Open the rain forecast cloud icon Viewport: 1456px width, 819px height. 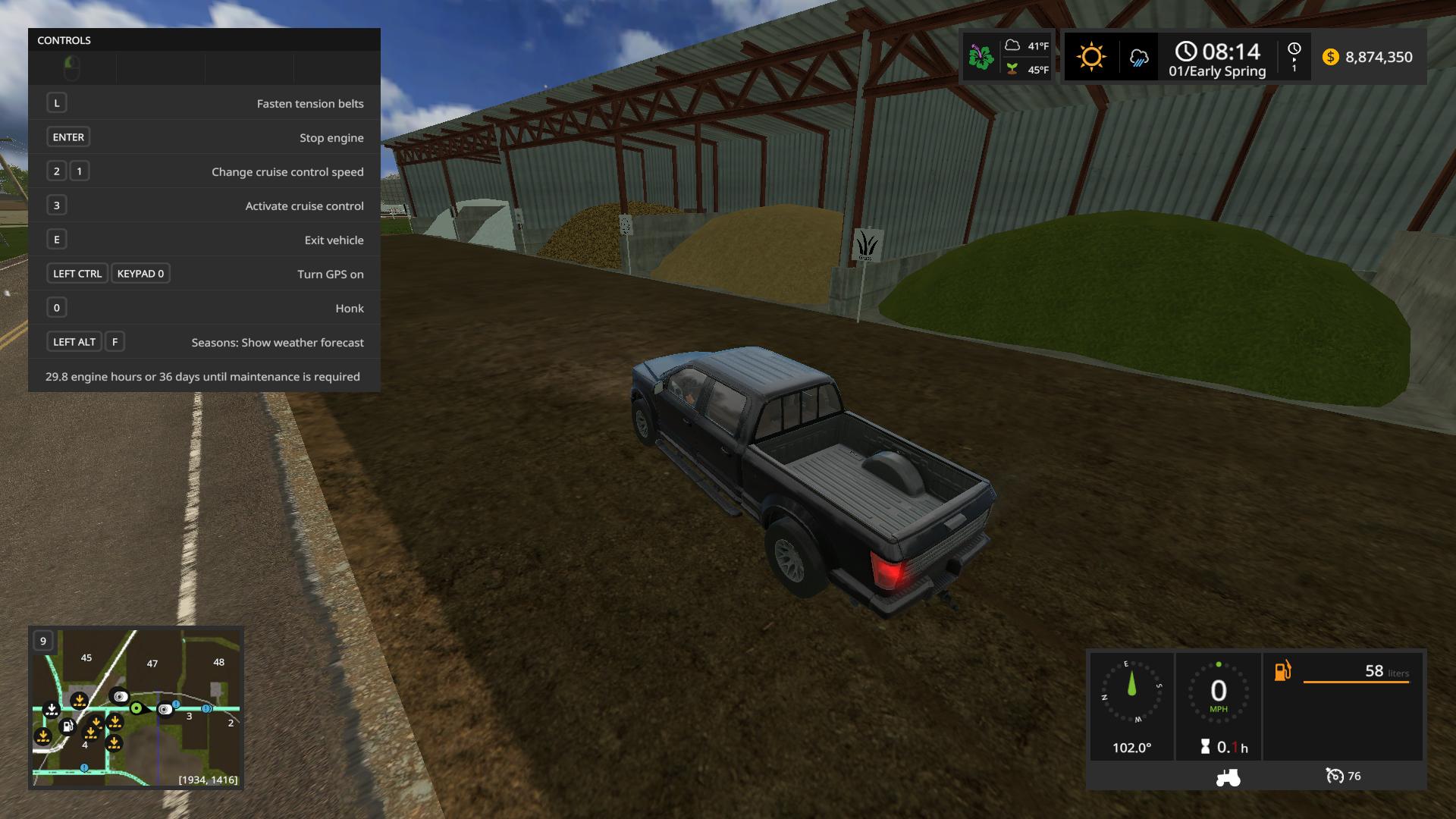[1138, 58]
